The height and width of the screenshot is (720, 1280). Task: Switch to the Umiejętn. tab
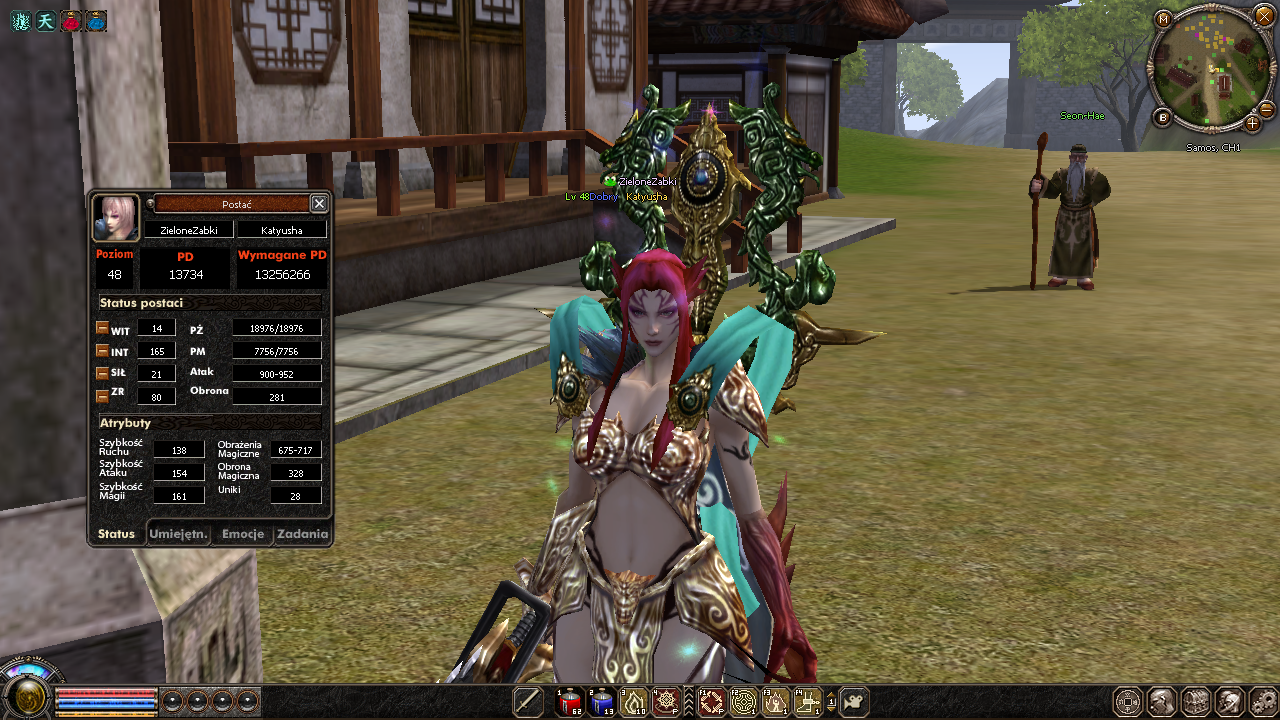(179, 534)
